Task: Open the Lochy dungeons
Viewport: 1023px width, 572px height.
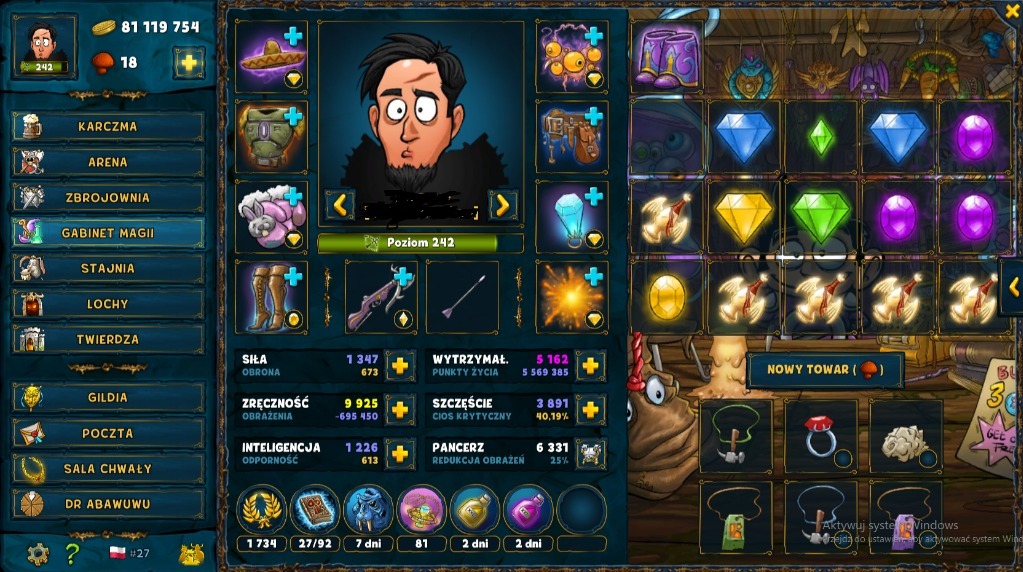Action: (108, 304)
